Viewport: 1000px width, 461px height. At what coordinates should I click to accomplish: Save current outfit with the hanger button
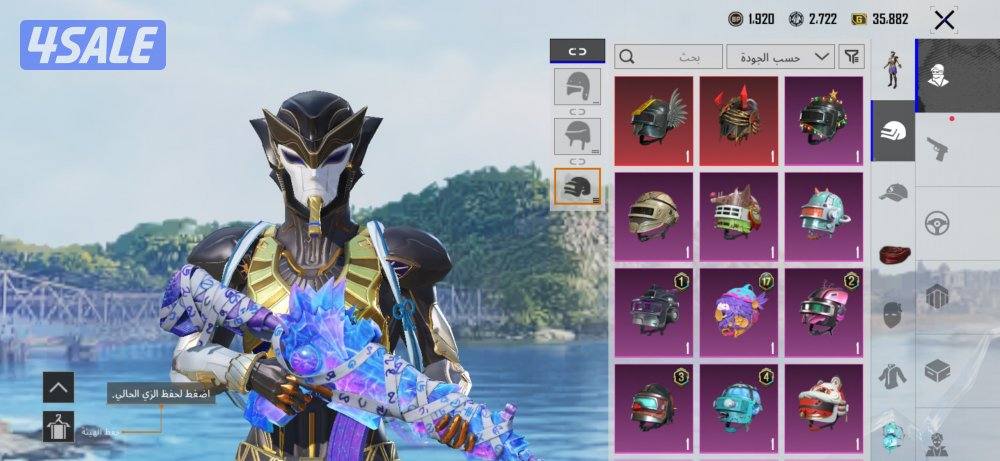click(58, 427)
